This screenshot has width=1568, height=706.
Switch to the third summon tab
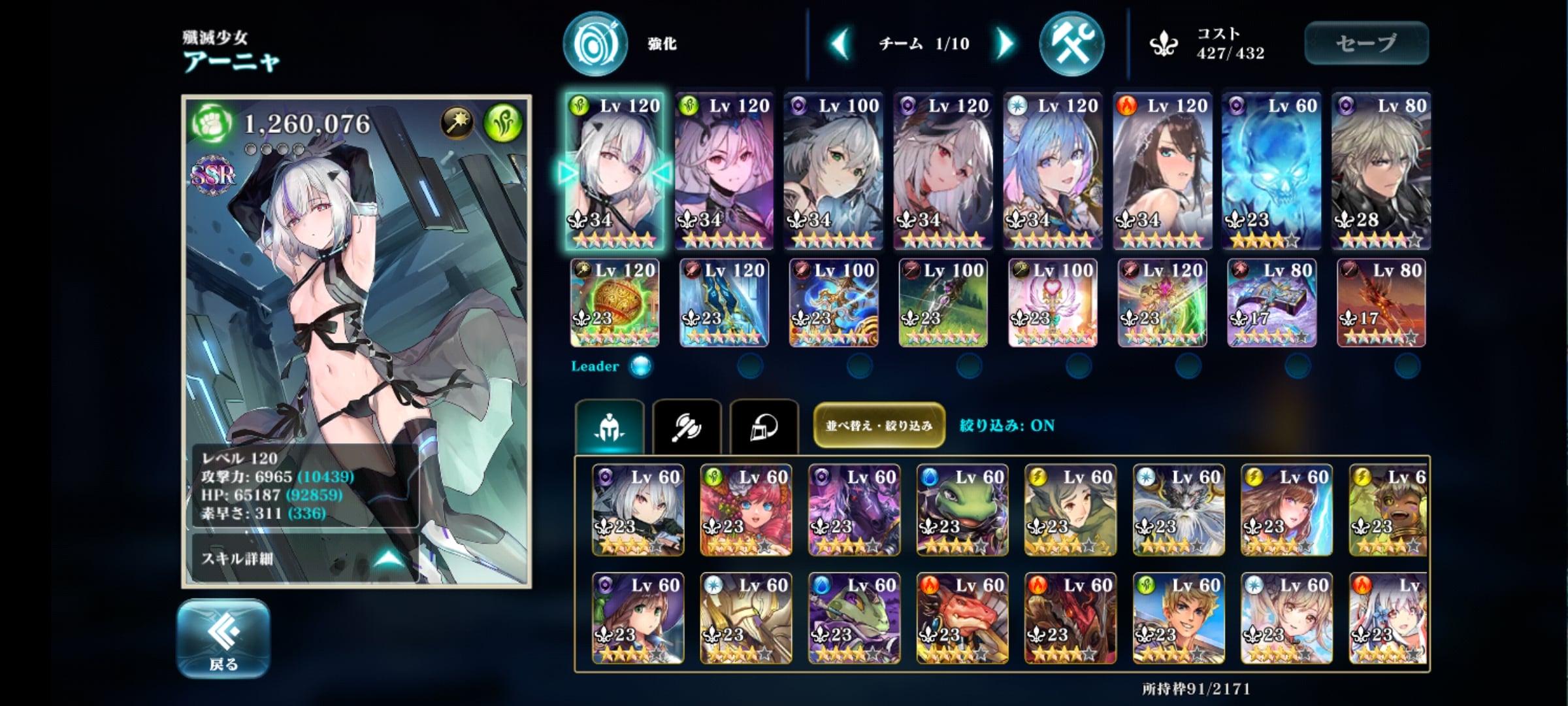[764, 427]
